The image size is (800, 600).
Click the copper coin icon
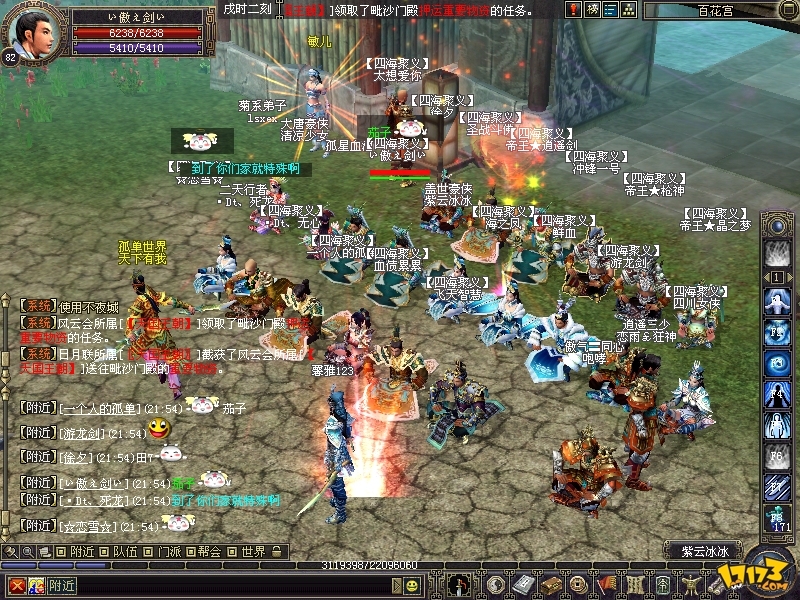pos(575,585)
